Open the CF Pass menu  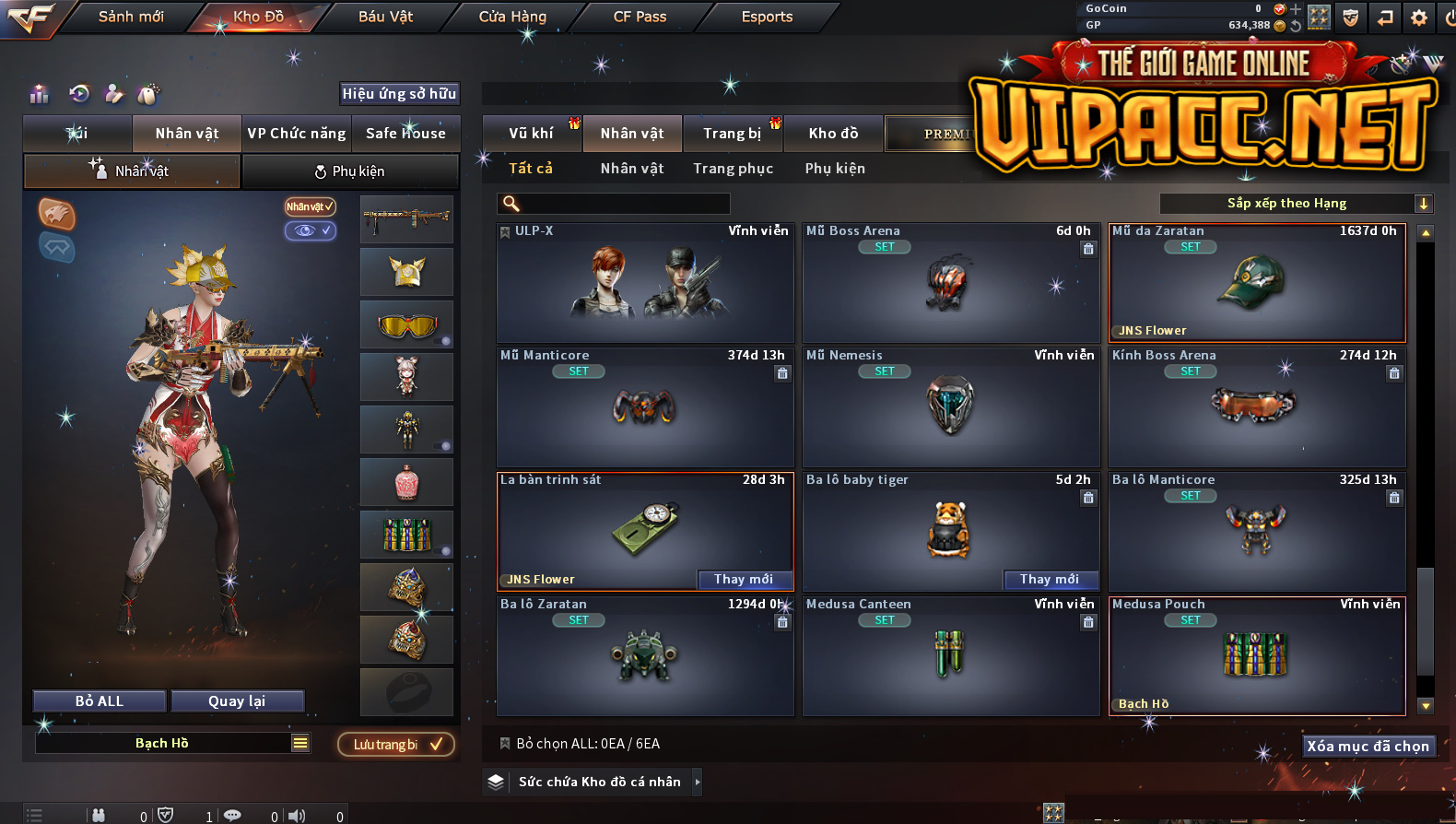coord(640,17)
